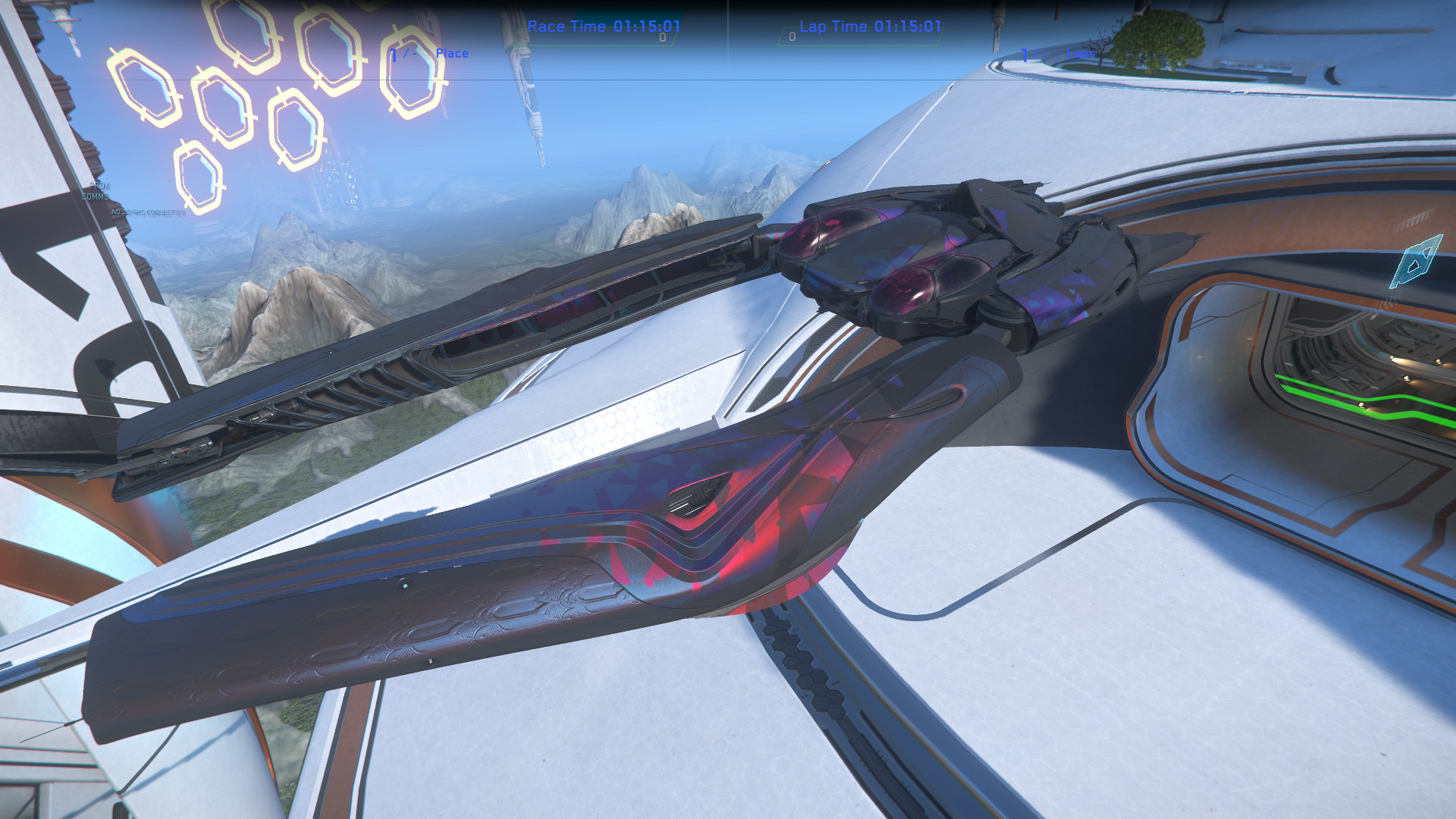This screenshot has height=819, width=1456.
Task: Click the zero progress counter under Race Time
Action: [662, 36]
